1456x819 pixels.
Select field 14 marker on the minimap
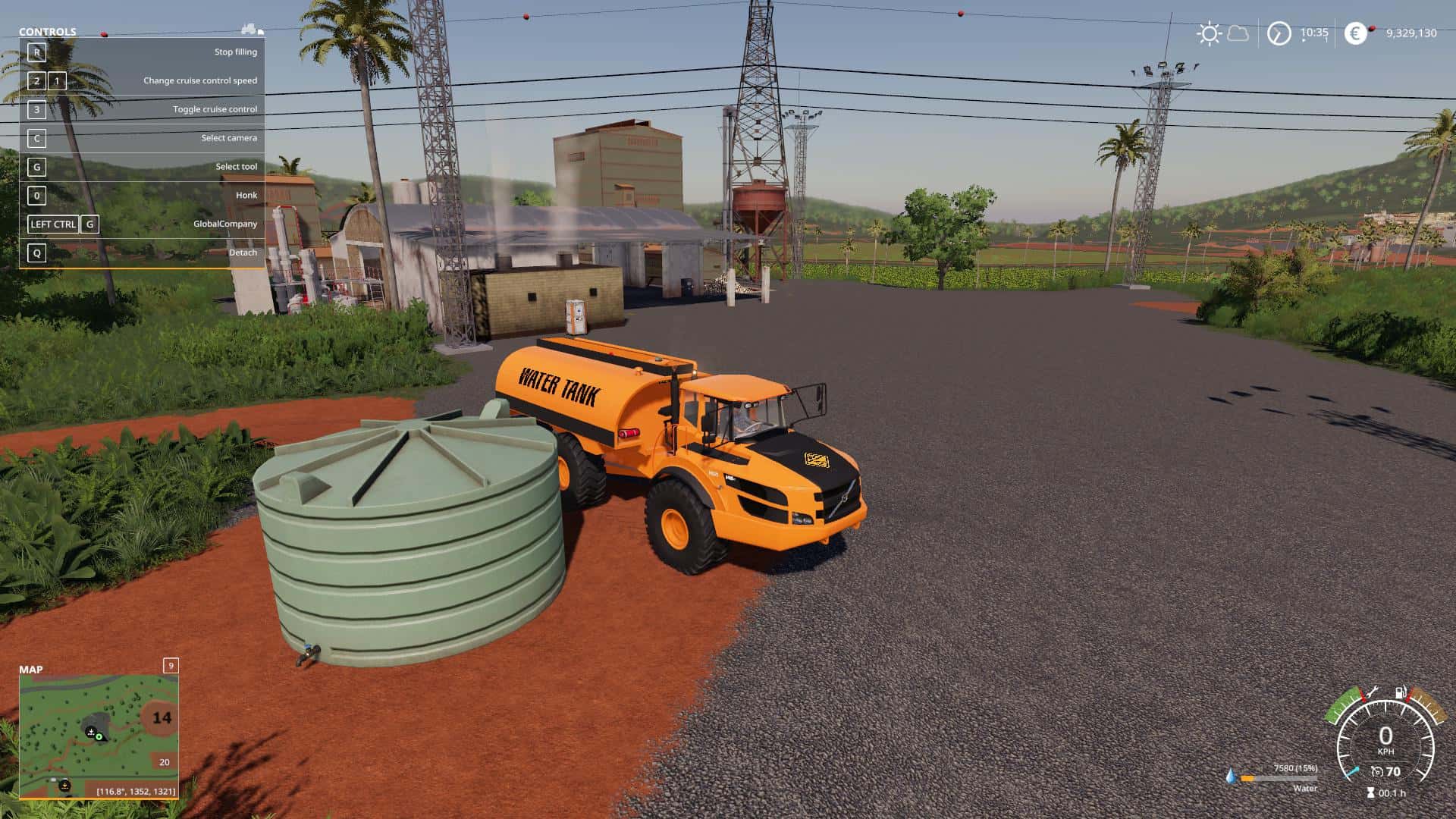coord(162,717)
